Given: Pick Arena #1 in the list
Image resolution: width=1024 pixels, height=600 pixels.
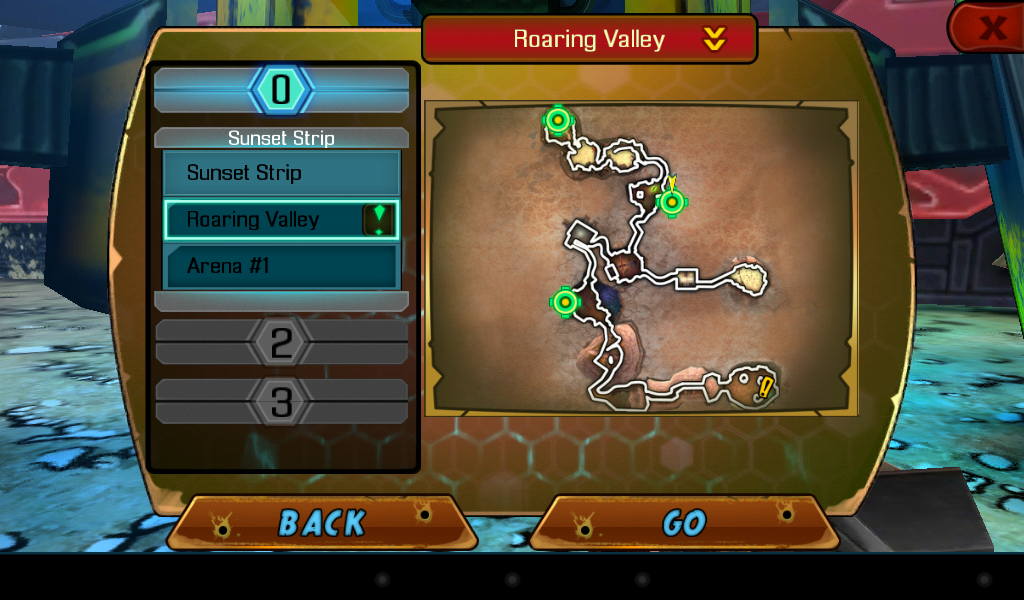Looking at the screenshot, I should 281,267.
